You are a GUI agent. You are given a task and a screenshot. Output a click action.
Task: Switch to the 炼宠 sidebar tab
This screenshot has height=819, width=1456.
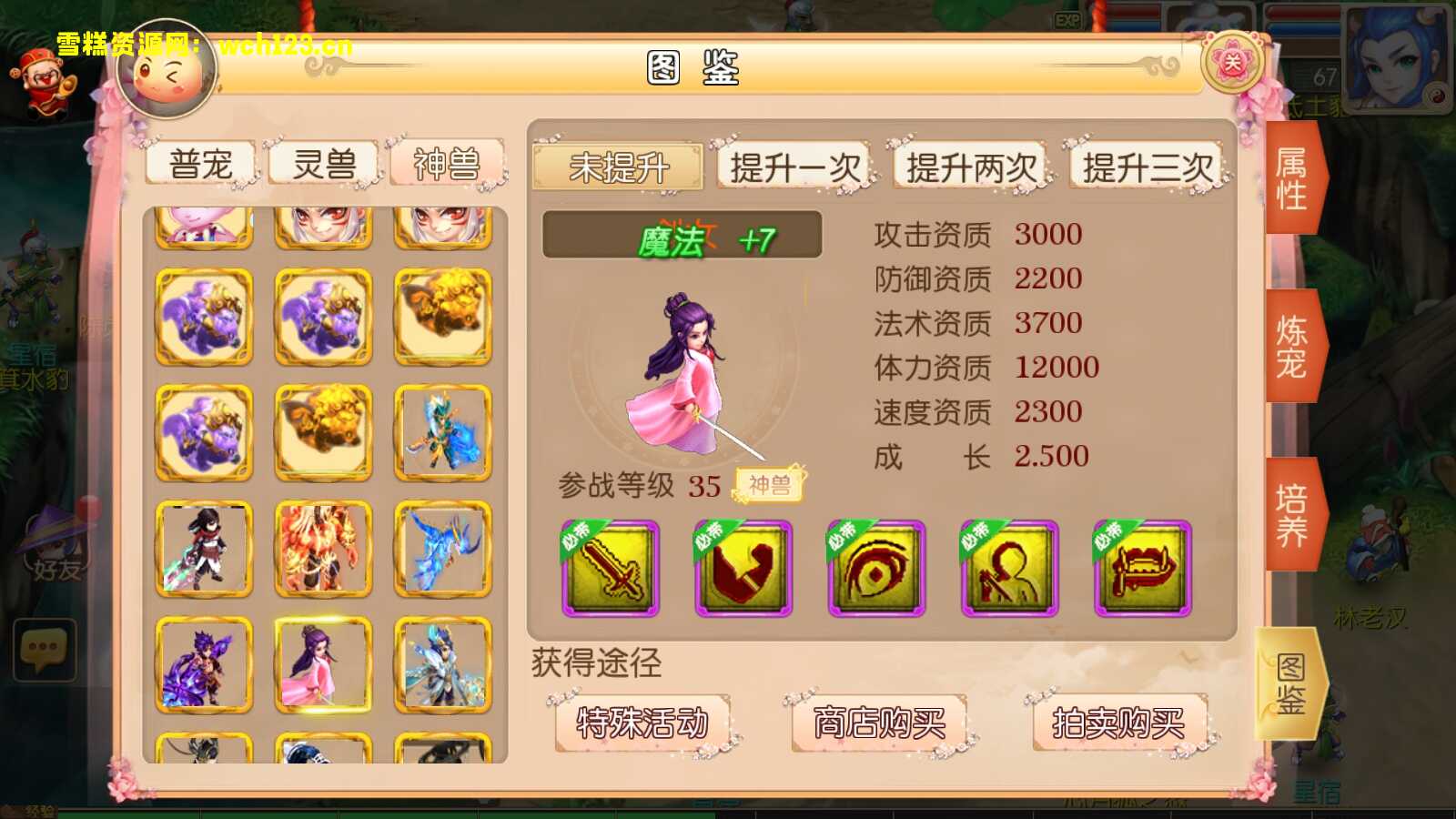point(1292,346)
